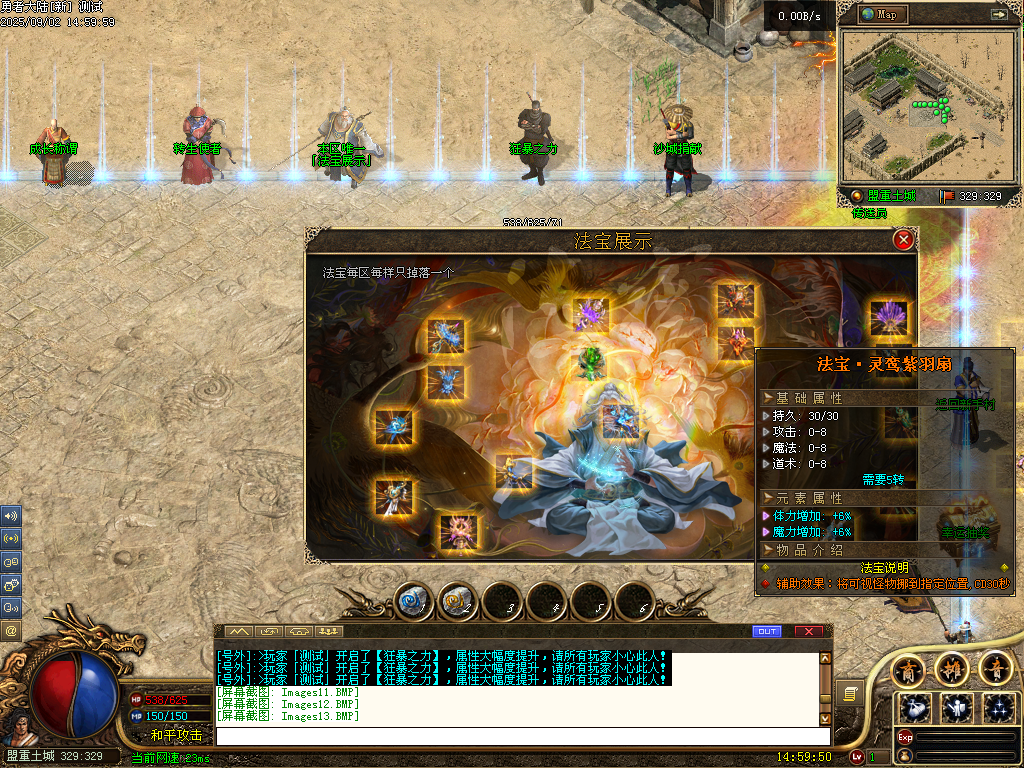Close the 法宝展示 treasure window

pos(903,240)
